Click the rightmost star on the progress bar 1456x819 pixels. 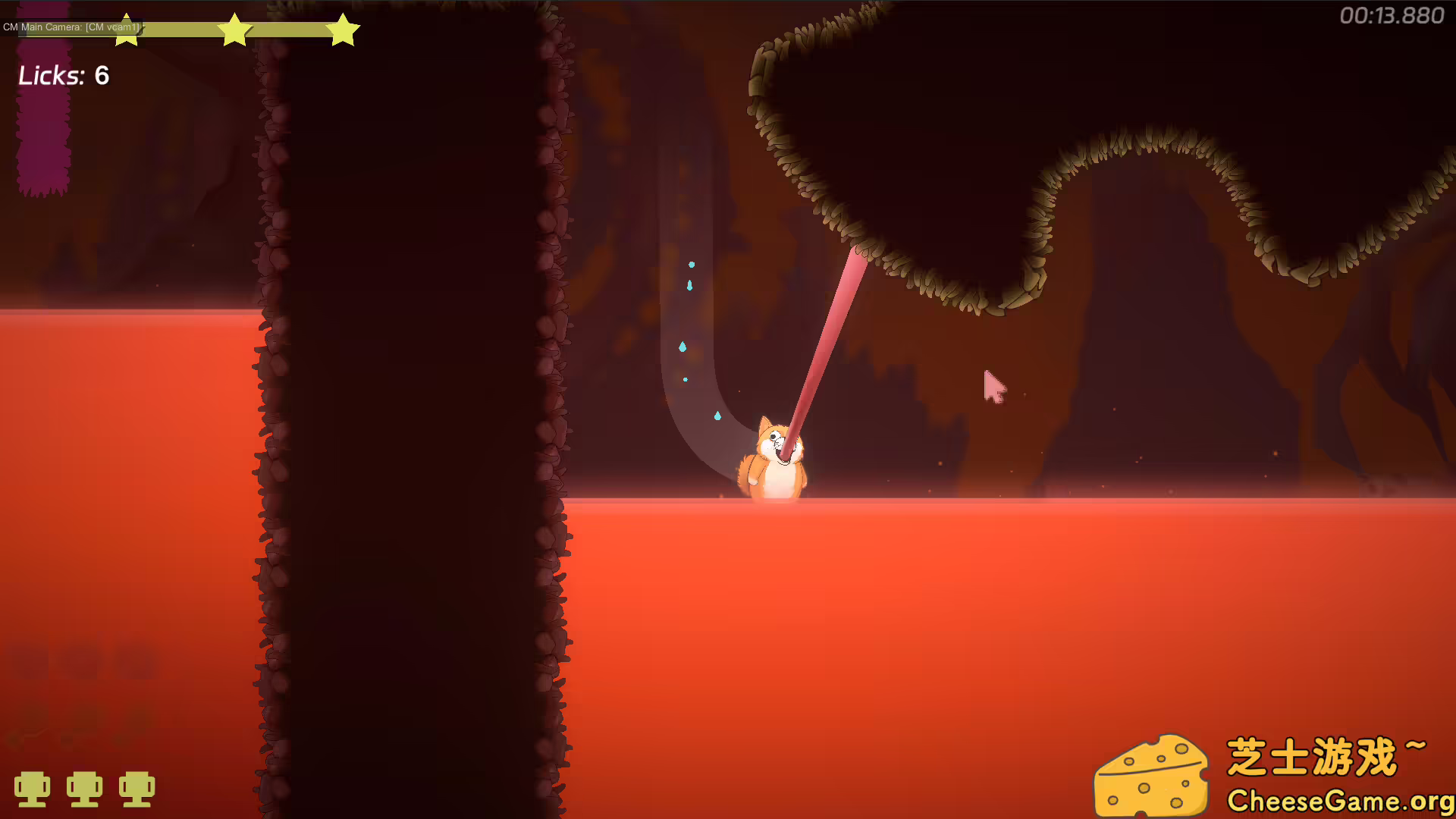click(344, 30)
